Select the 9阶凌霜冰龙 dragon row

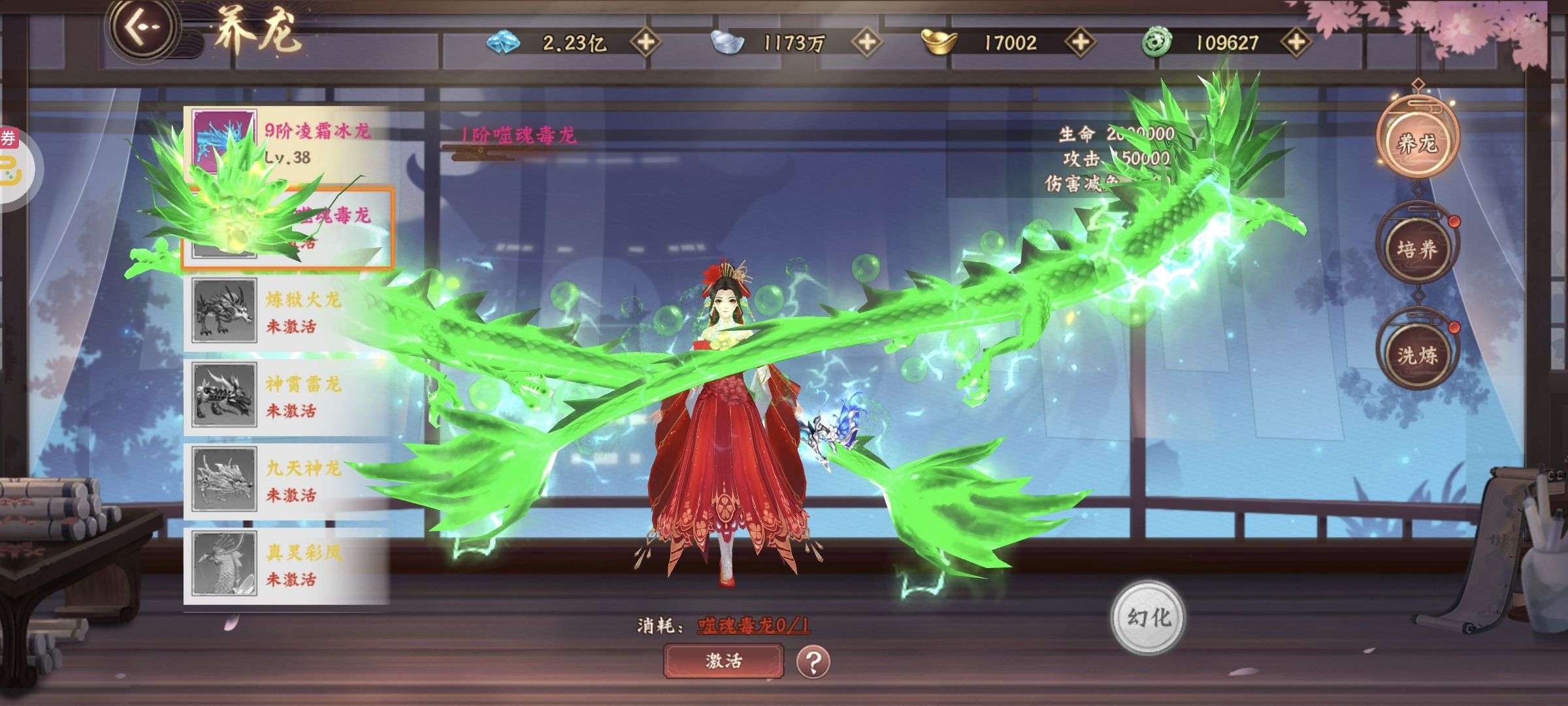287,144
